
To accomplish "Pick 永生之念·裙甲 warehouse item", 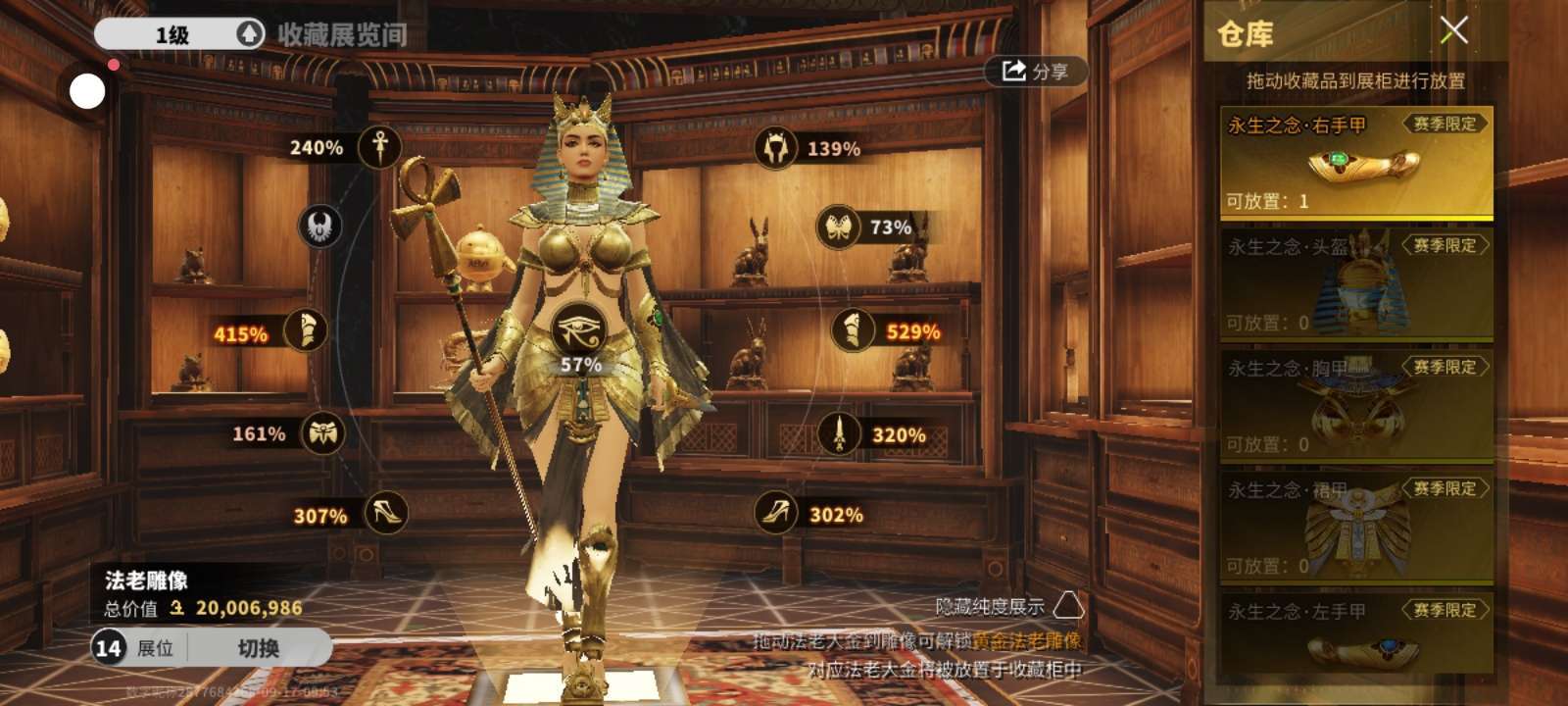I will click(x=1355, y=528).
